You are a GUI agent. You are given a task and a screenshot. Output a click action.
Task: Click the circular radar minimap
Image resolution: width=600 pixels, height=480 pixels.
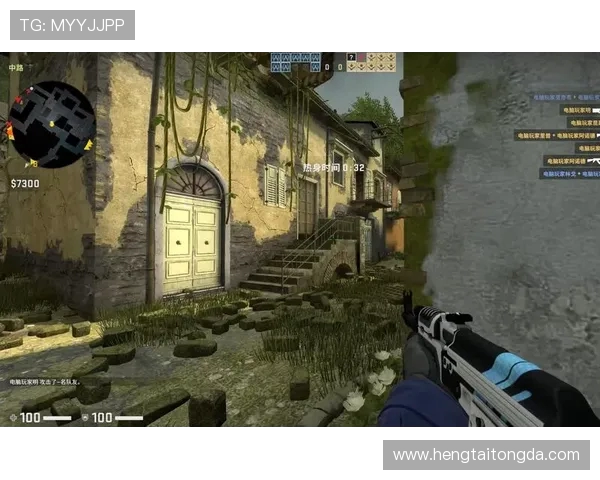[x=51, y=124]
